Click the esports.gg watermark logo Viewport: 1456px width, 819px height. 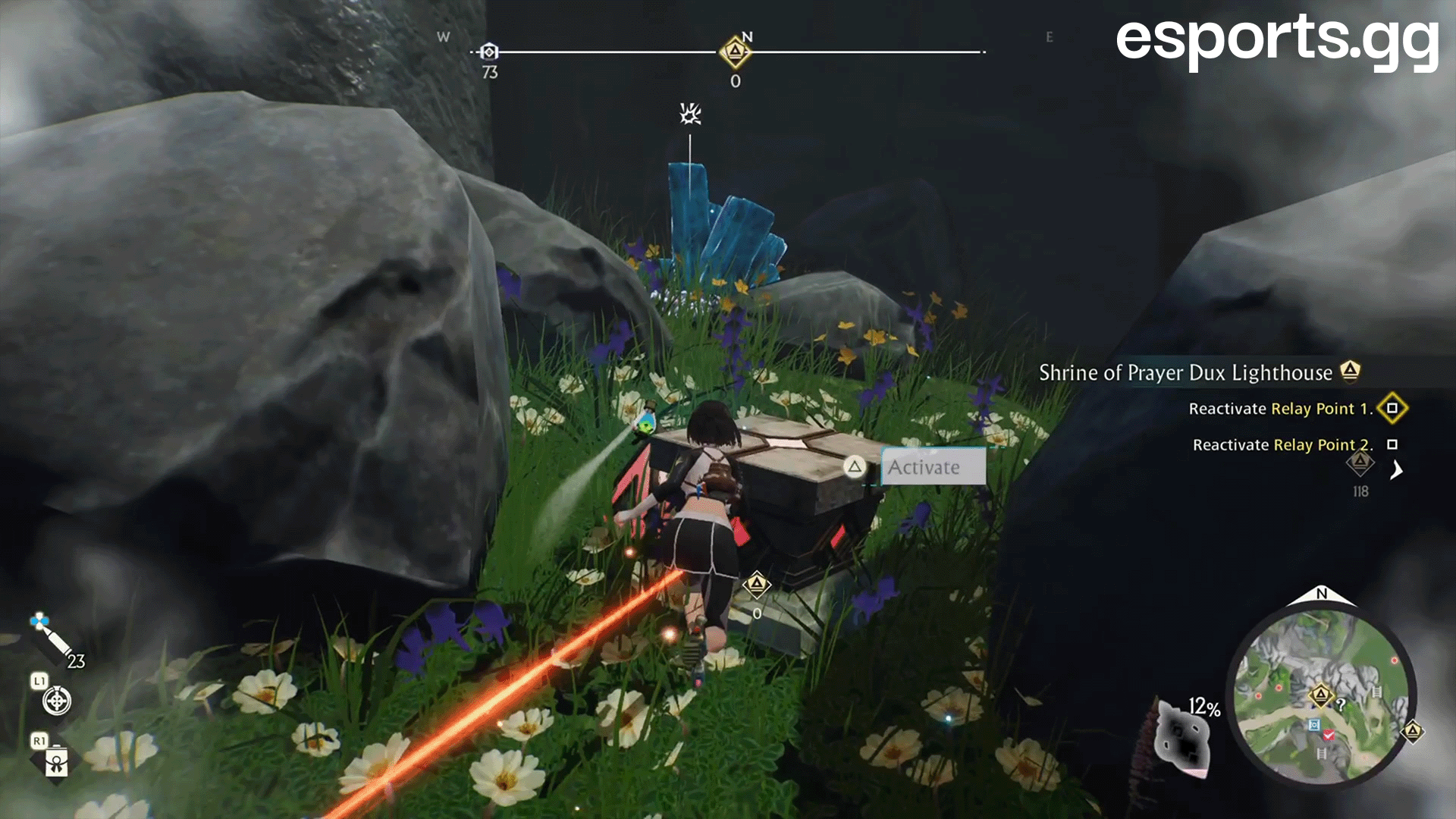point(1277,39)
